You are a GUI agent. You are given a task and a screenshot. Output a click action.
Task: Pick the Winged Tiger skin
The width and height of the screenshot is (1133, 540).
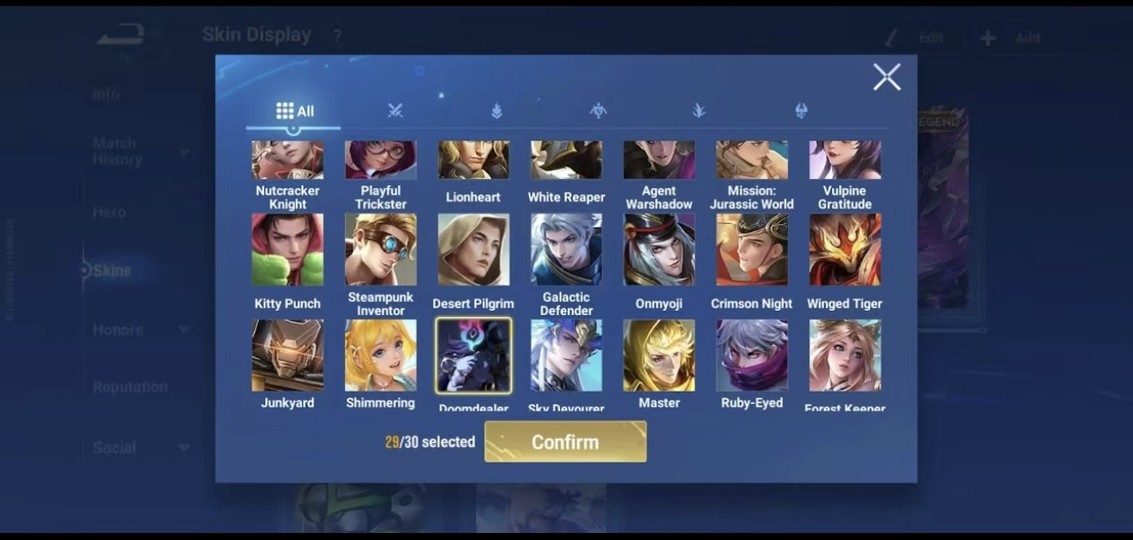click(844, 250)
